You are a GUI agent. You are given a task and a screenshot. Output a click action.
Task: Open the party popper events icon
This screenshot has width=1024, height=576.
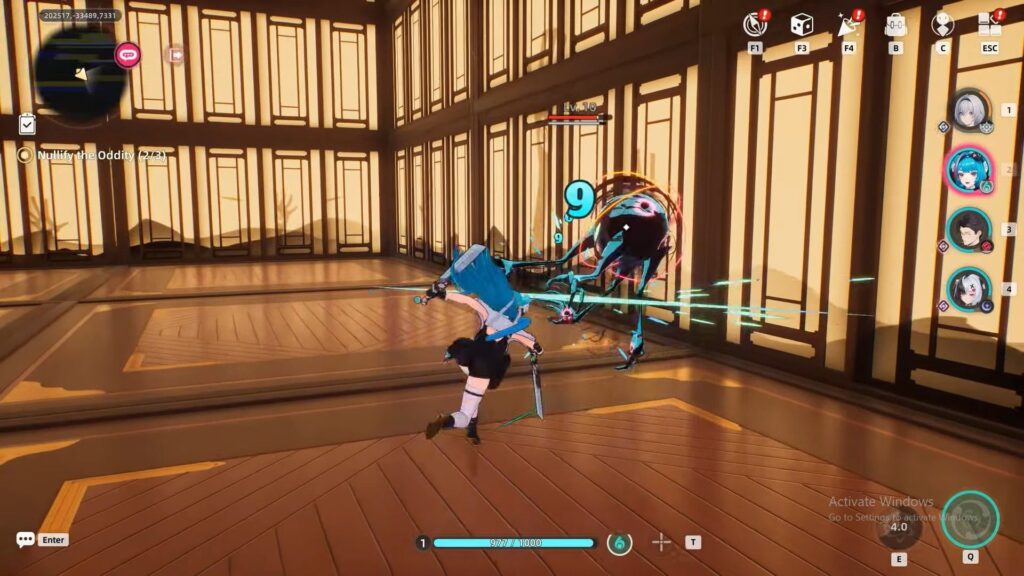pyautogui.click(x=848, y=25)
